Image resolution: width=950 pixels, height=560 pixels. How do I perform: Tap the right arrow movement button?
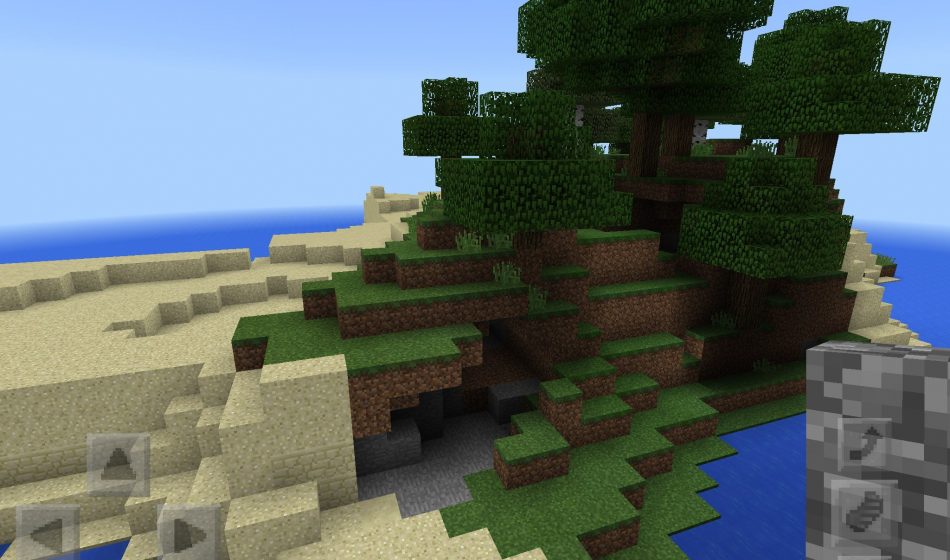188,534
